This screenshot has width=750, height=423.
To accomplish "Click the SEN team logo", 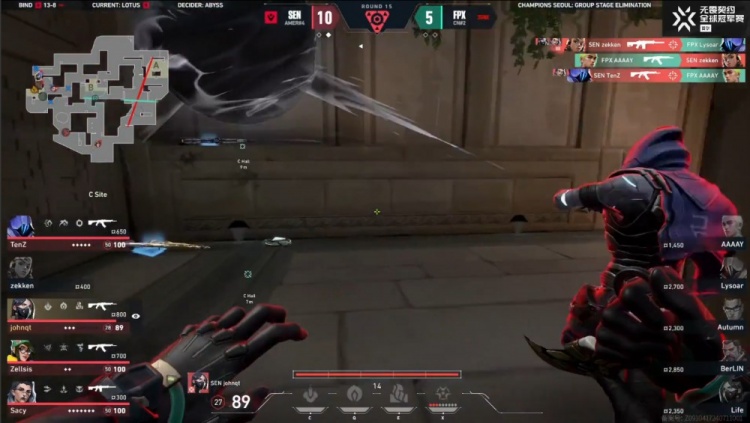I will tap(270, 17).
